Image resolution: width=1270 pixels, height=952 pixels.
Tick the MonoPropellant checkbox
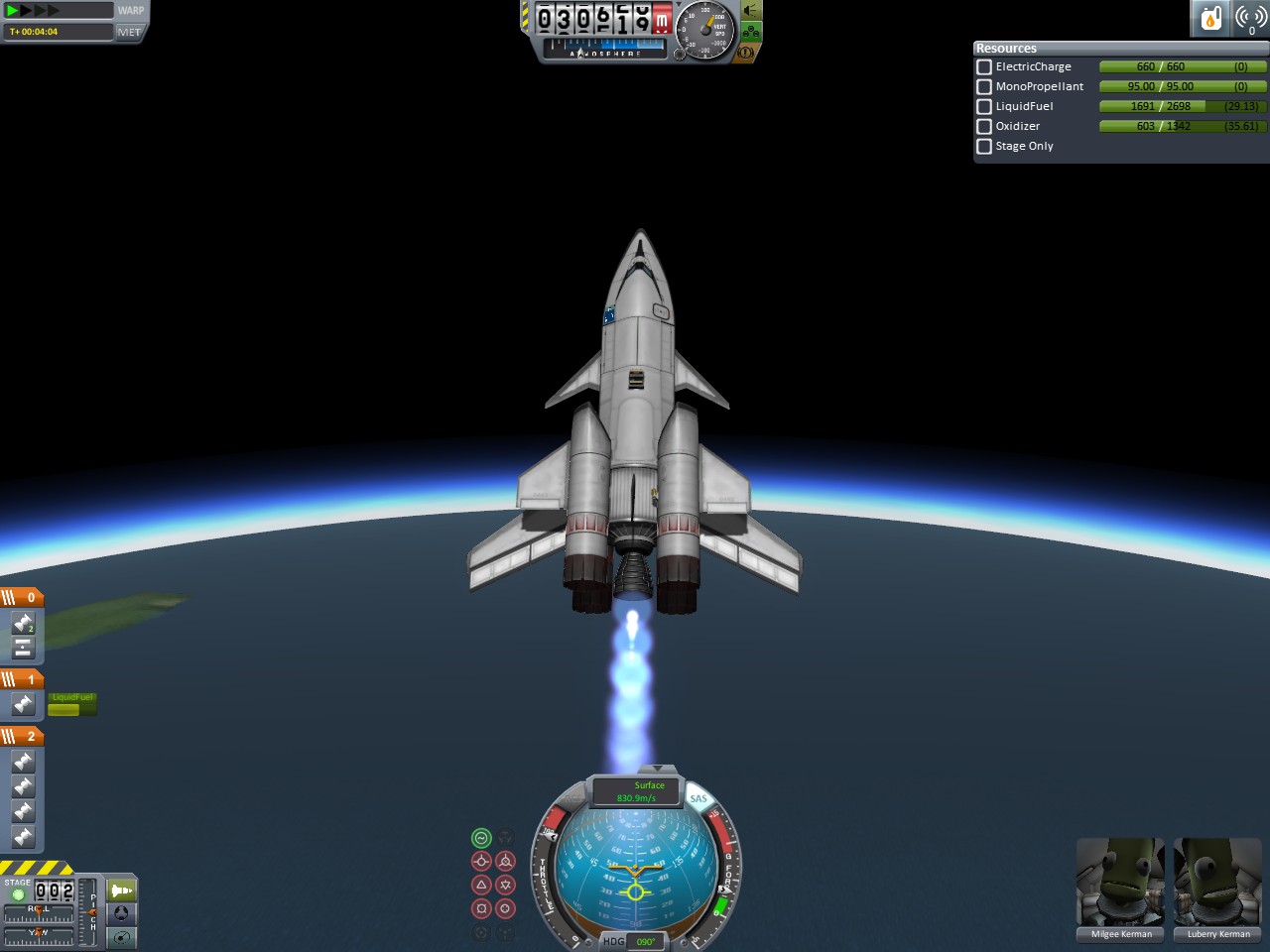[984, 87]
